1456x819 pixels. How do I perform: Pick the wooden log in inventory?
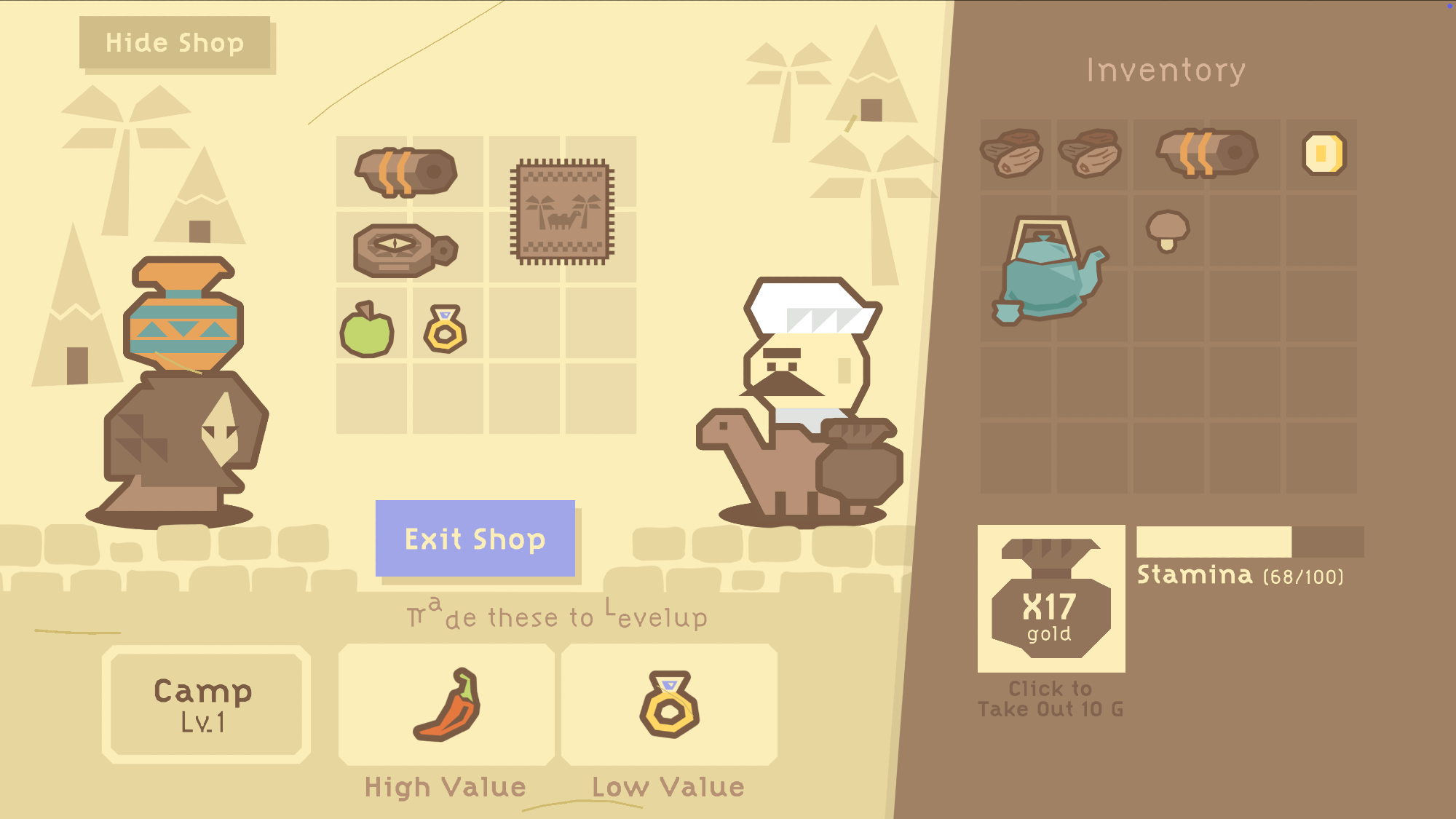pos(1206,153)
